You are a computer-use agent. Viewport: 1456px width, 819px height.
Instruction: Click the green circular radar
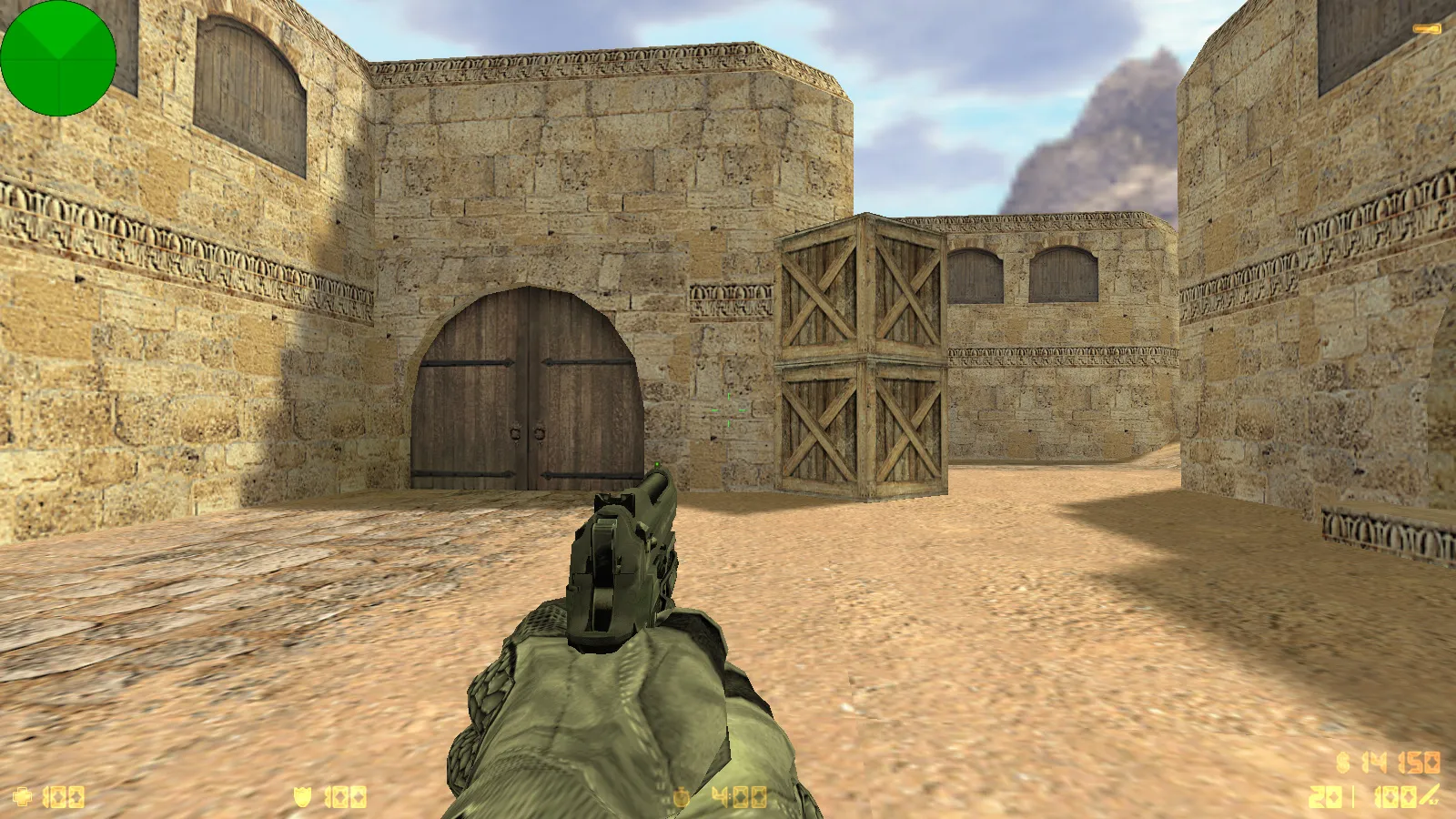[58, 58]
